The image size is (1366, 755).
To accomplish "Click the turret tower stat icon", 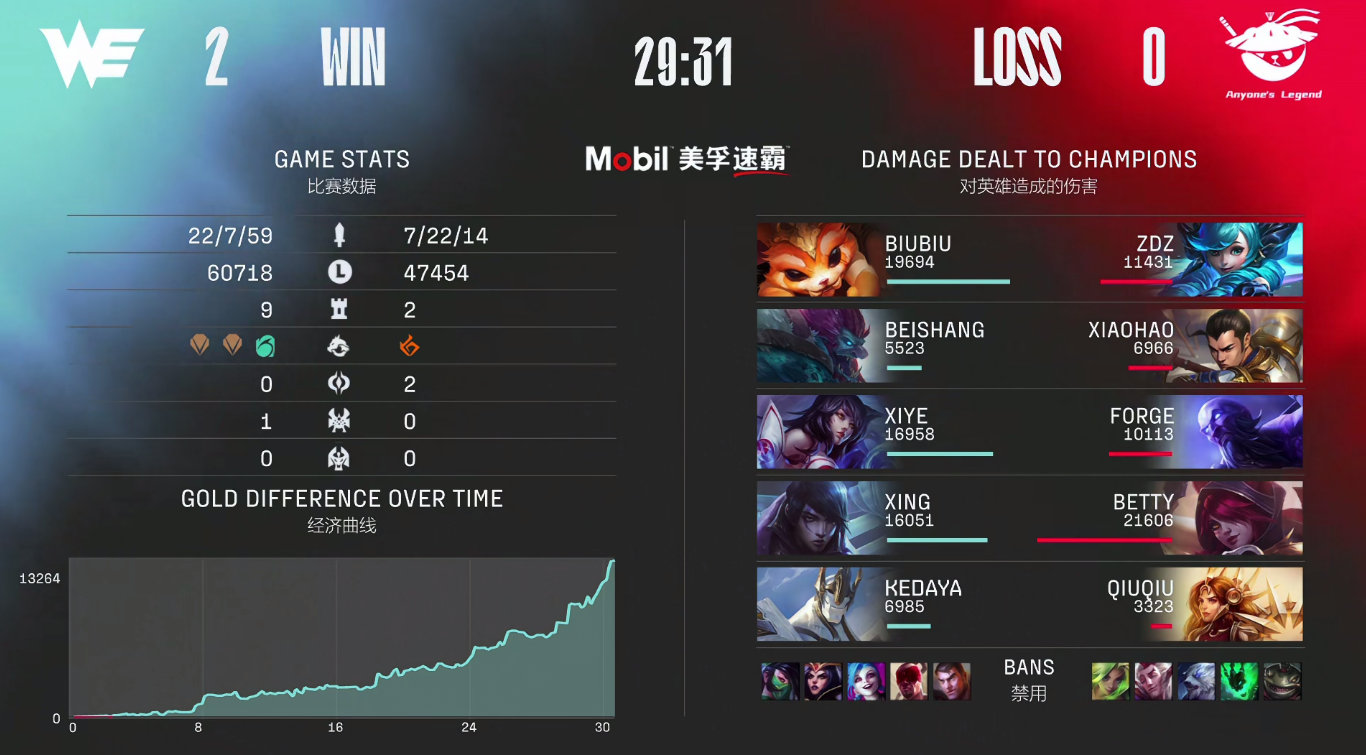I will point(340,308).
